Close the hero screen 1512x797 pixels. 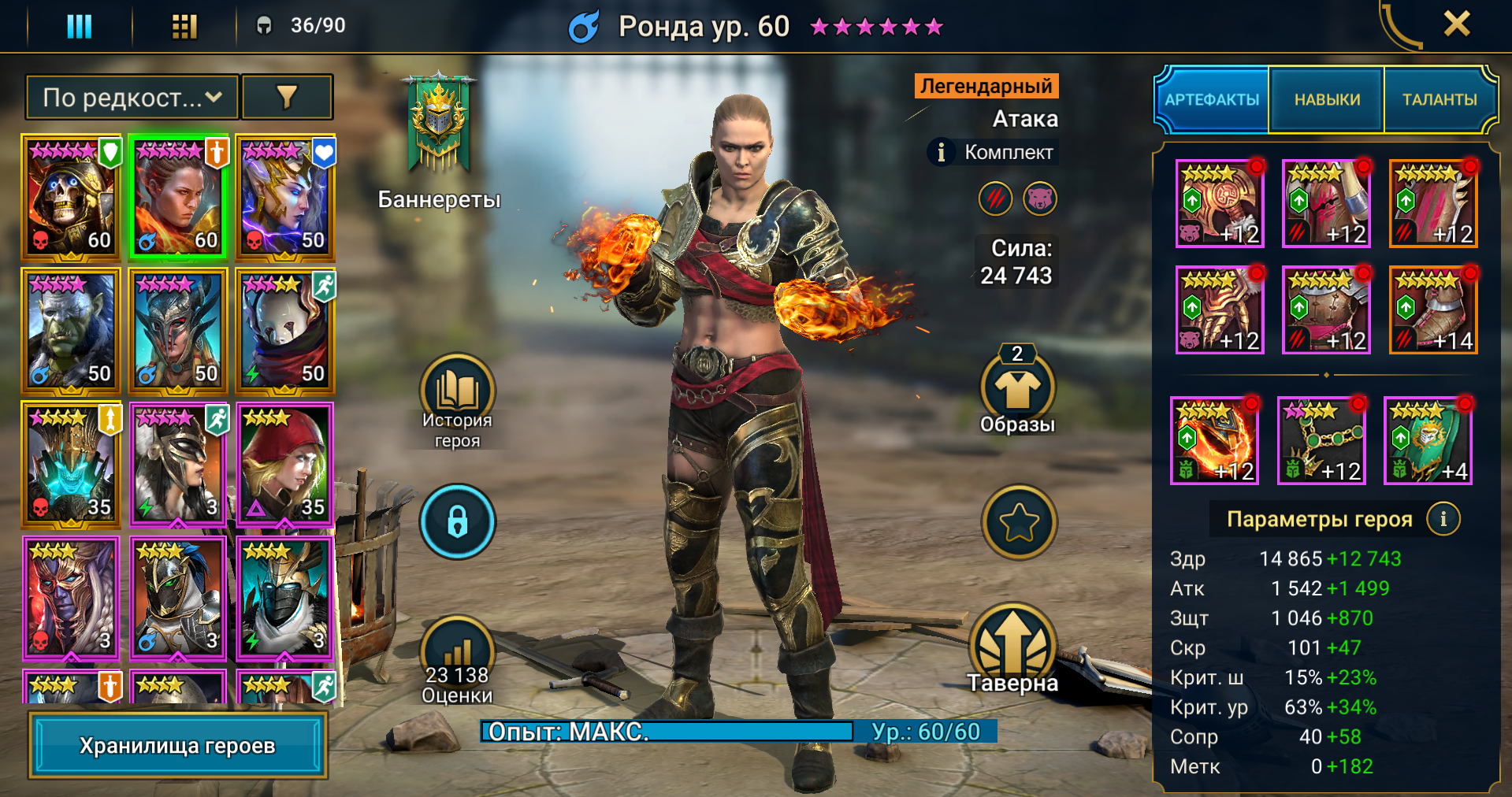pyautogui.click(x=1456, y=24)
